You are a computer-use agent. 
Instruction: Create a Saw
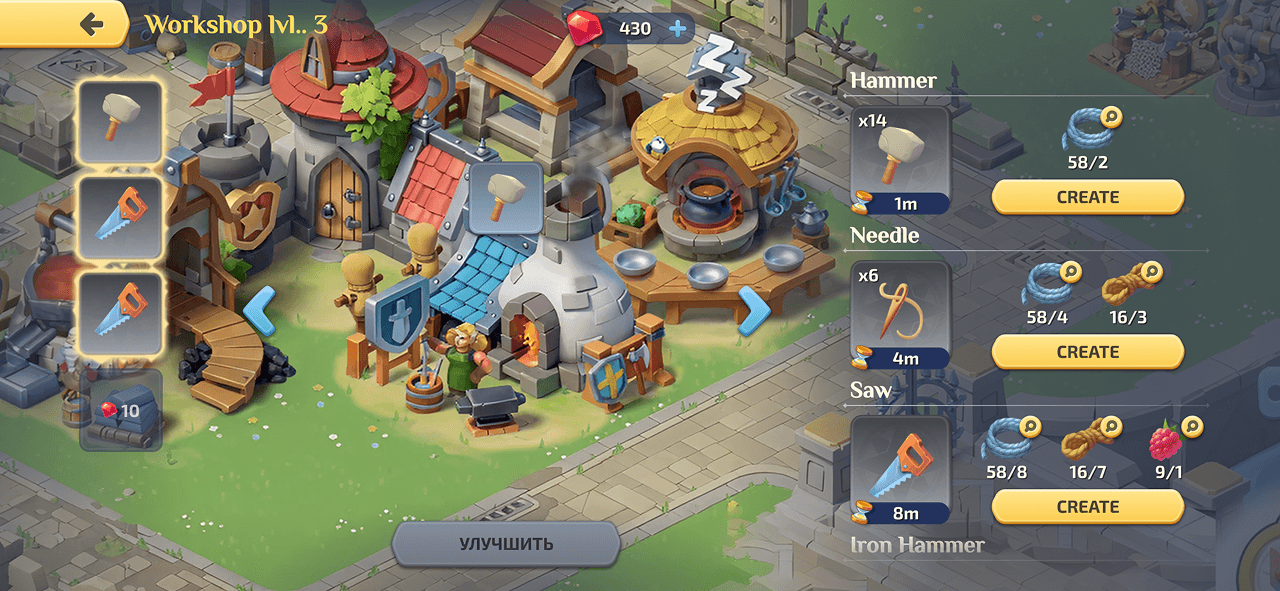click(1087, 507)
